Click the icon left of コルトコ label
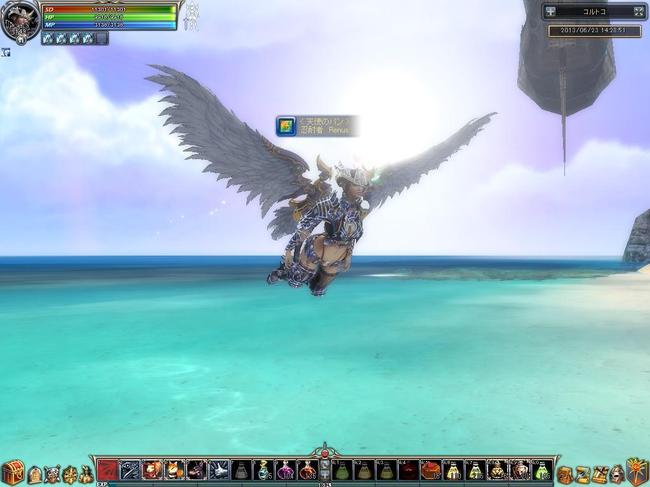 click(x=551, y=12)
